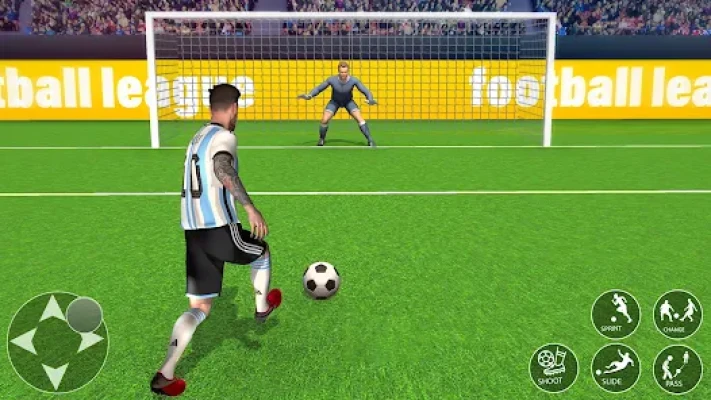The image size is (711, 400).
Task: Activate the SPRINT action button
Action: [x=615, y=314]
